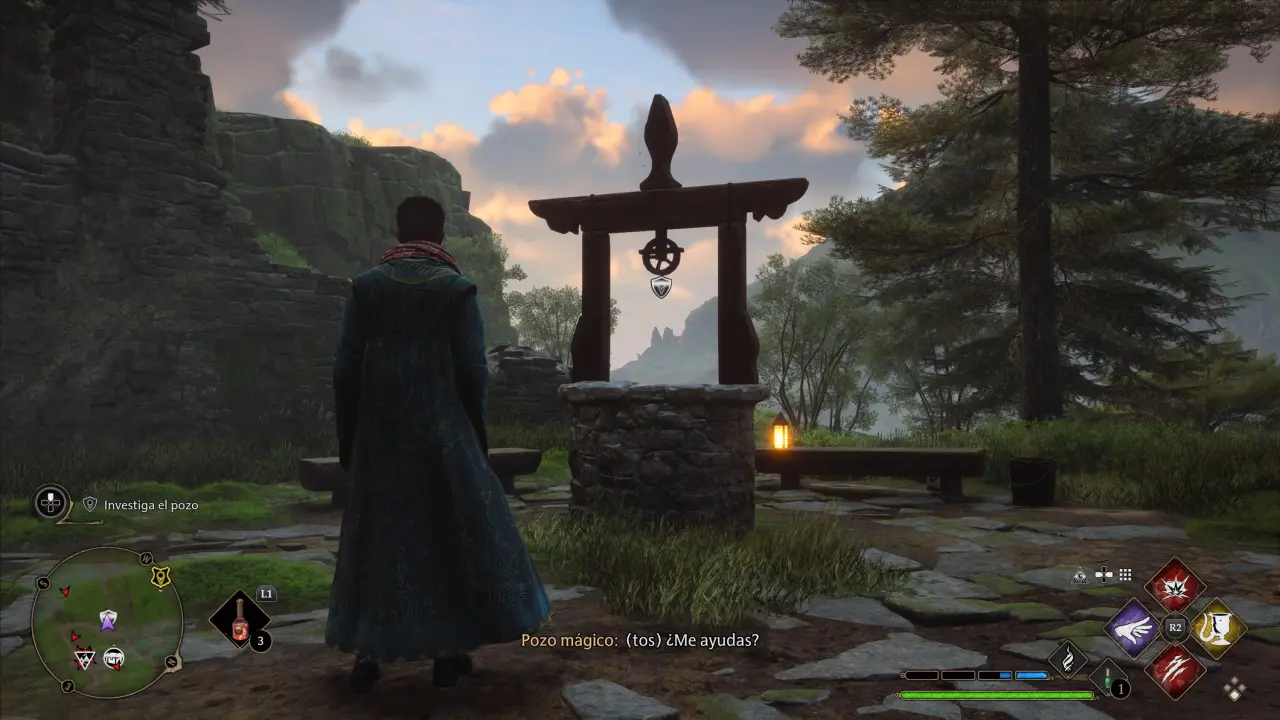
Task: Open the nine-dot grid icon
Action: [1125, 575]
